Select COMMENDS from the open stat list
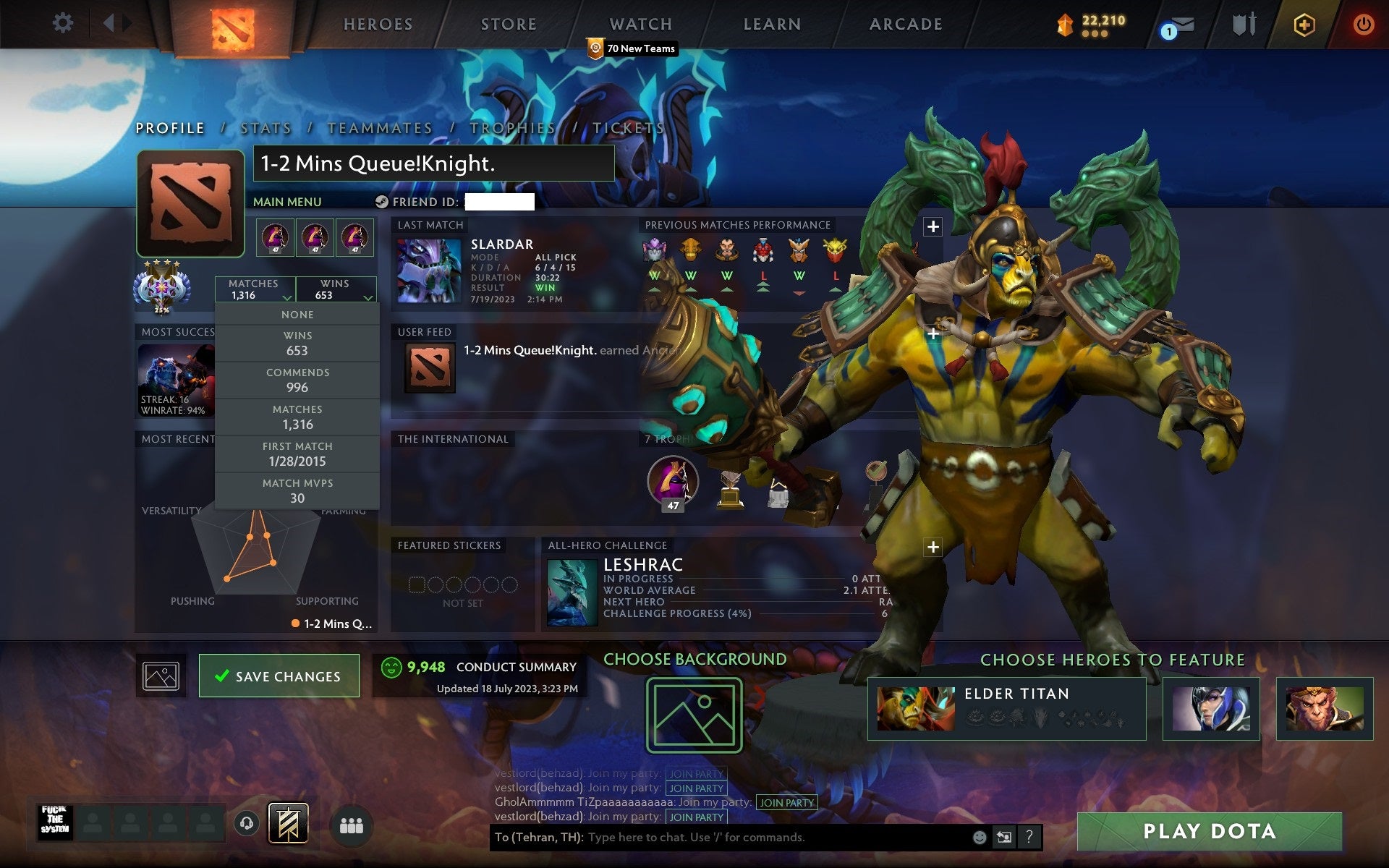This screenshot has height=868, width=1389. [x=298, y=380]
